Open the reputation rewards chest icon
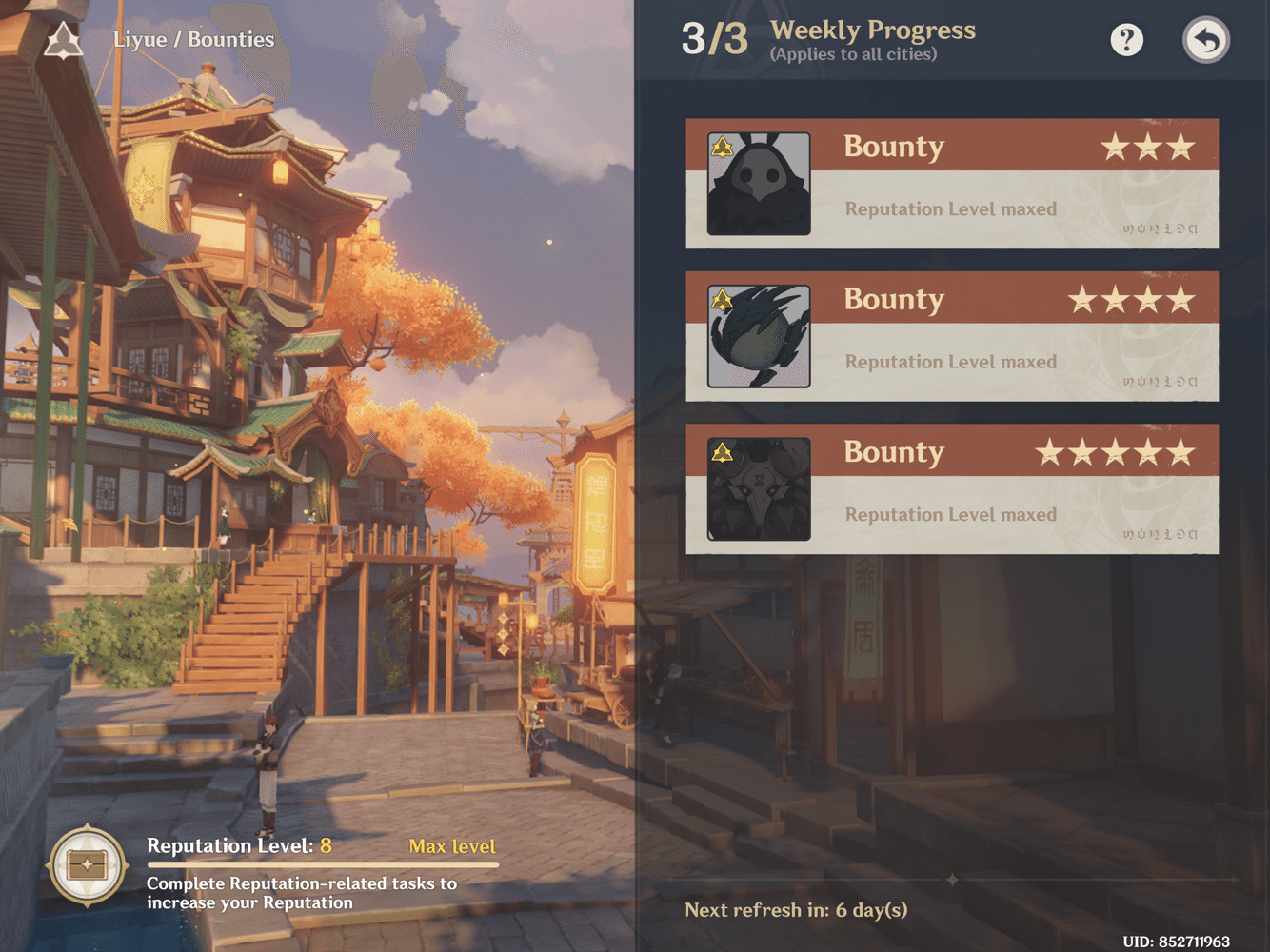Screen dimensions: 1270x952 coord(88,865)
